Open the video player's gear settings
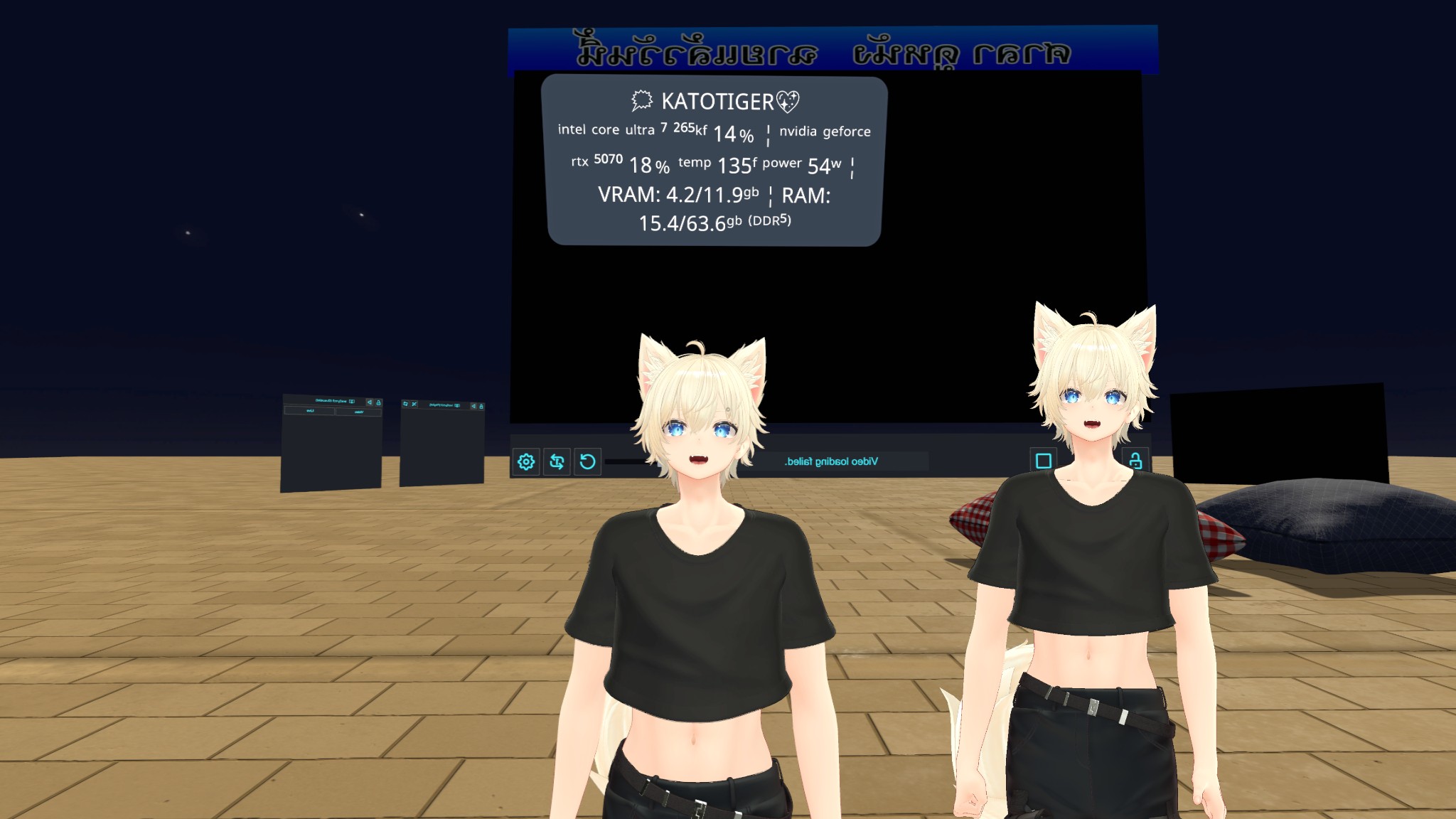 [x=526, y=462]
